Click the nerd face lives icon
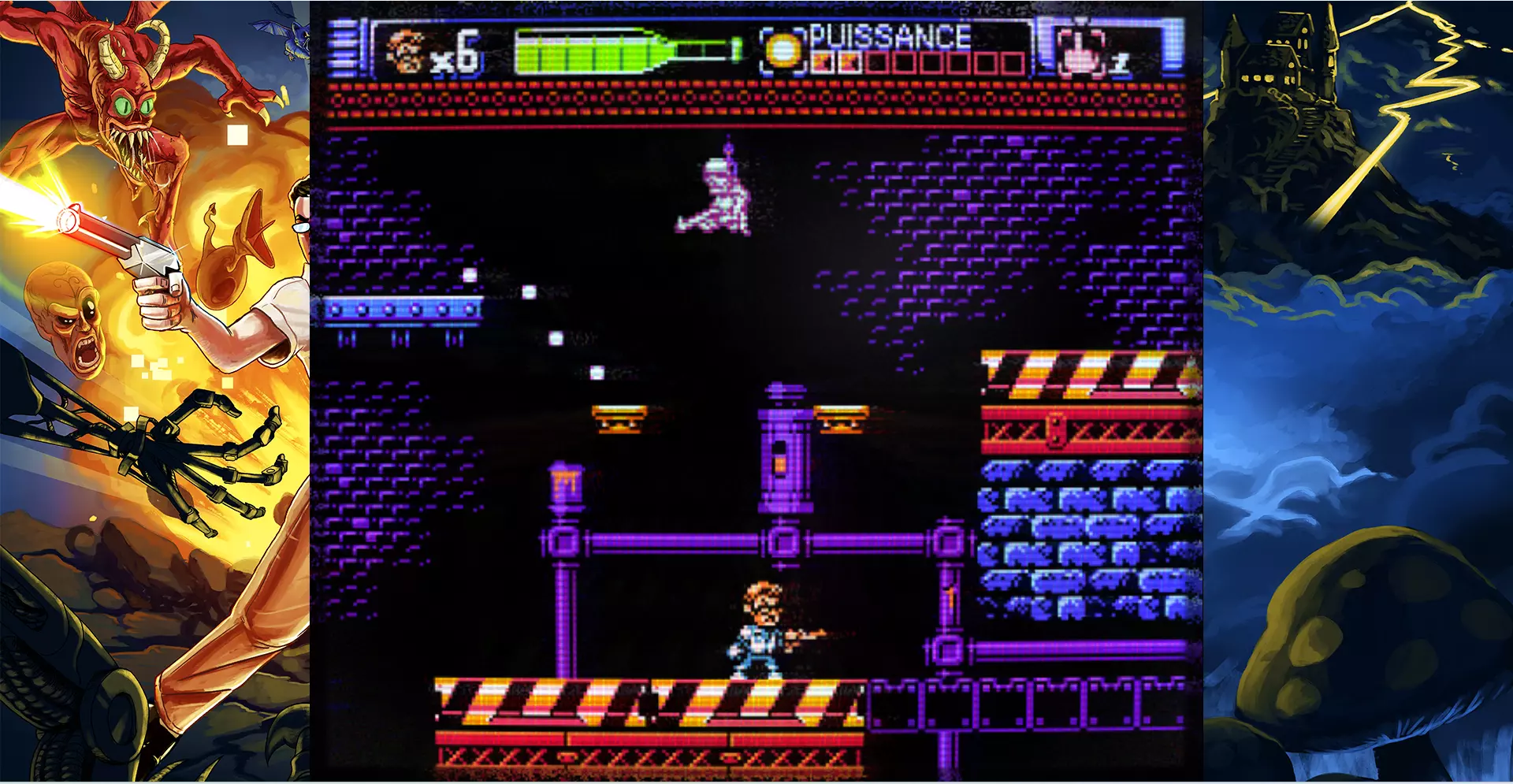 coord(407,51)
